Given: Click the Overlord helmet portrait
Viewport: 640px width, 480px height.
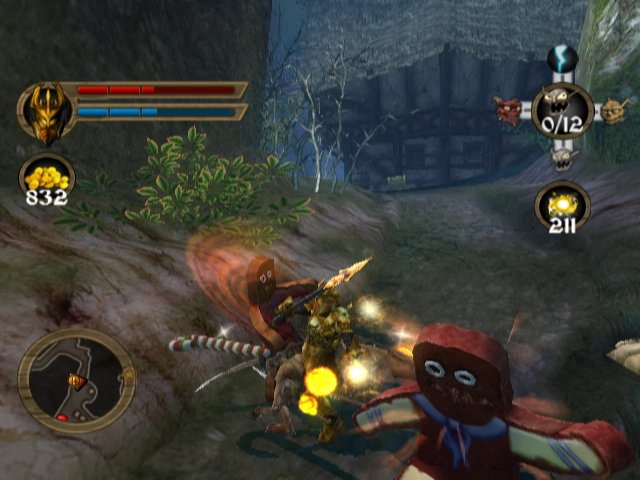Looking at the screenshot, I should 45,110.
